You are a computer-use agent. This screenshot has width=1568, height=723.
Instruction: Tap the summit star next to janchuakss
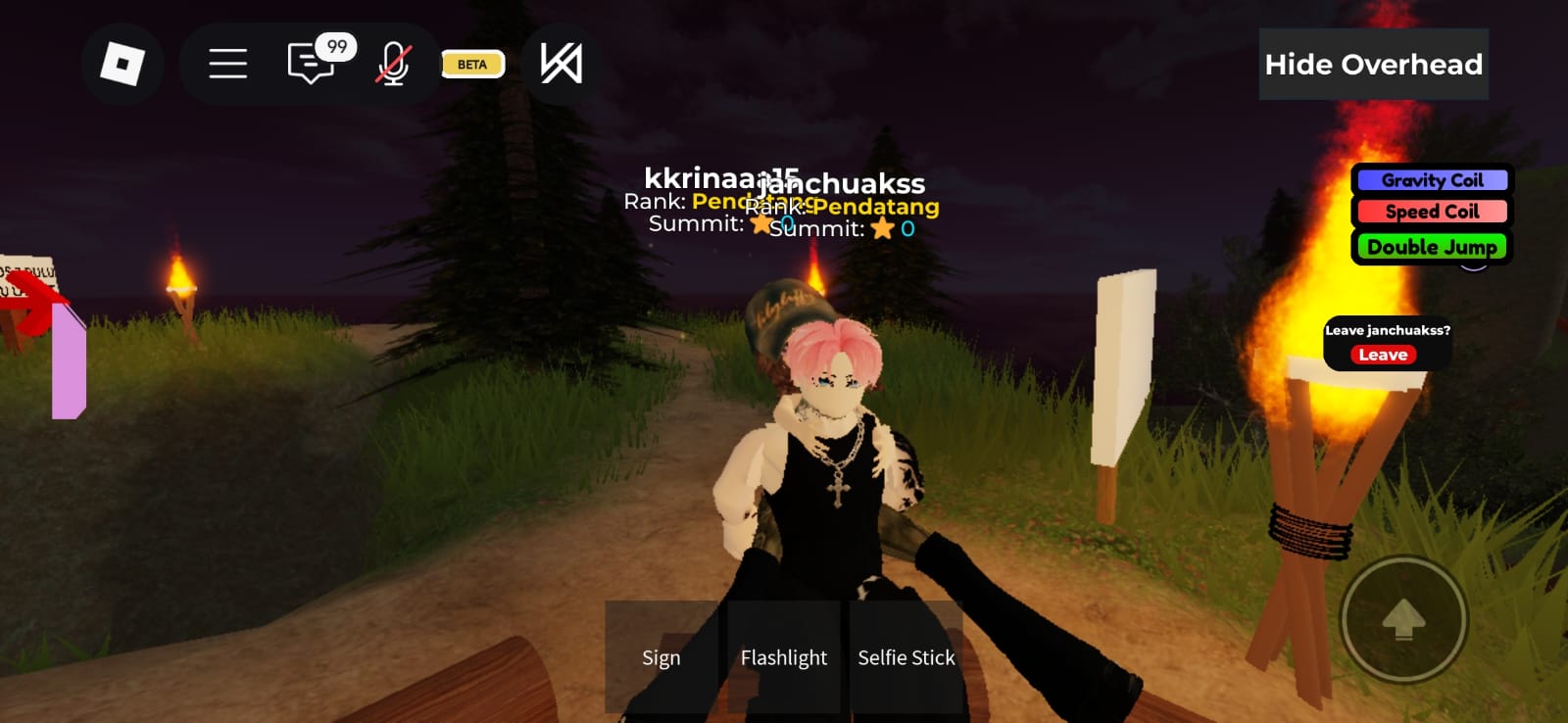[x=883, y=228]
